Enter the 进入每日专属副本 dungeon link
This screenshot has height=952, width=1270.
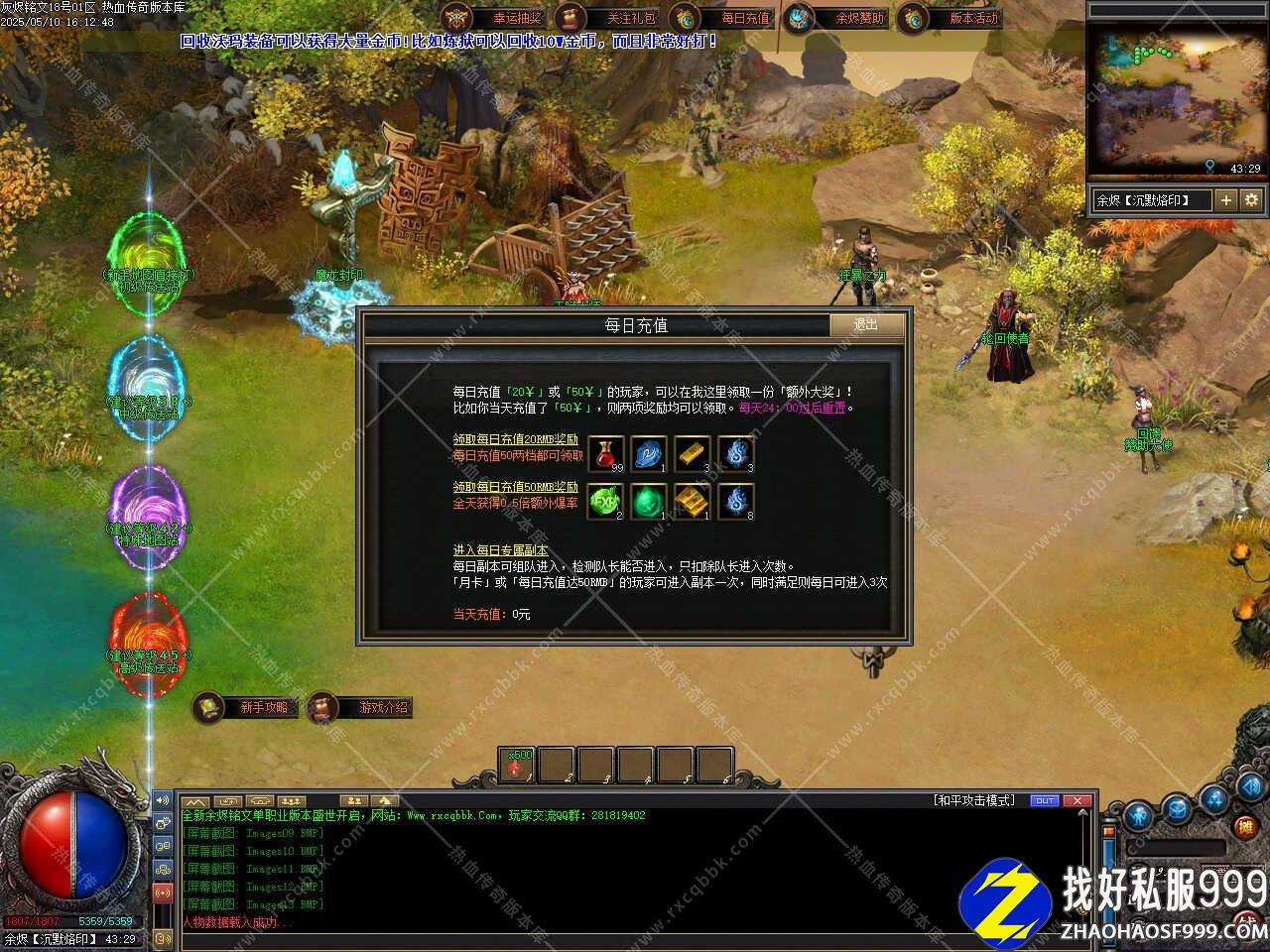pos(500,550)
